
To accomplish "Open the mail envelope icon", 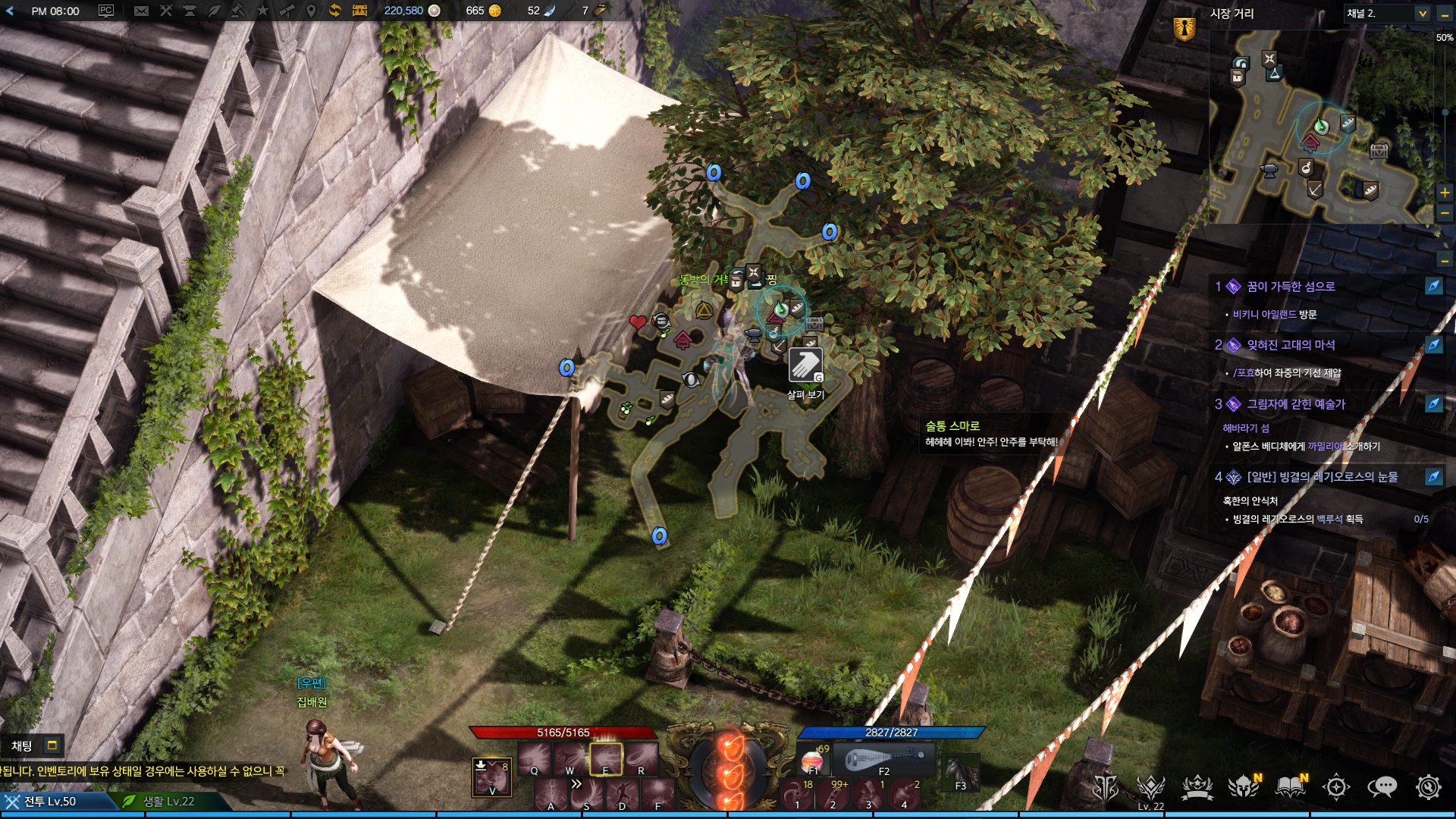I will [x=141, y=11].
